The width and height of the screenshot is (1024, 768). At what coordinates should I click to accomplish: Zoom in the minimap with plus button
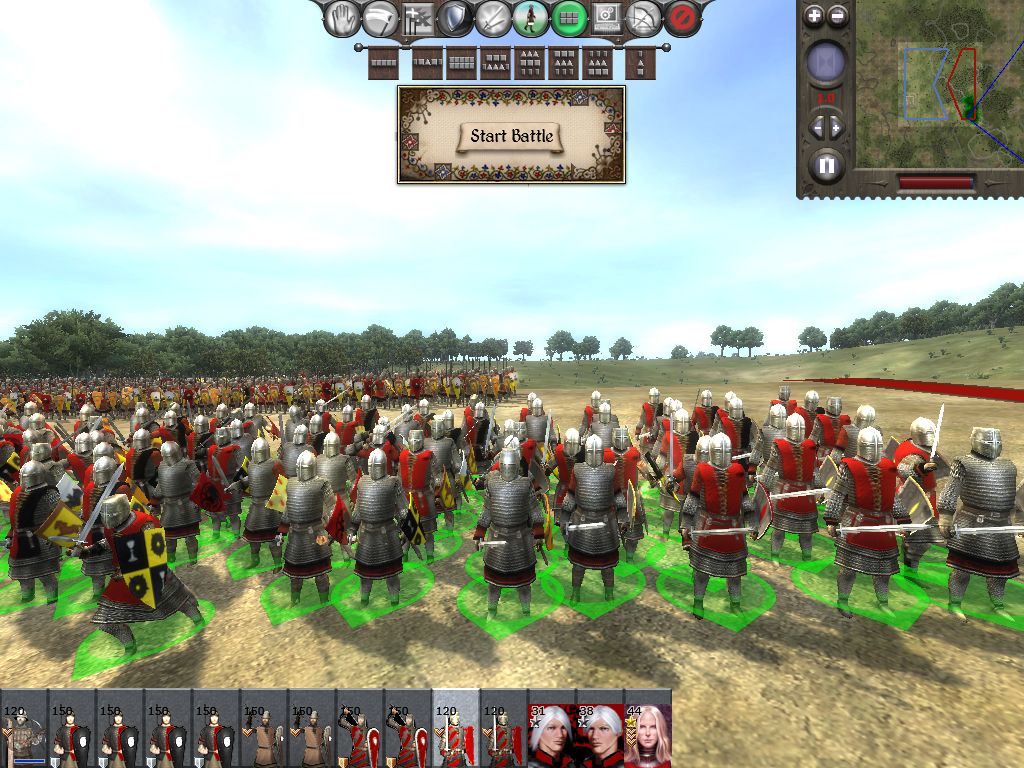pos(814,15)
